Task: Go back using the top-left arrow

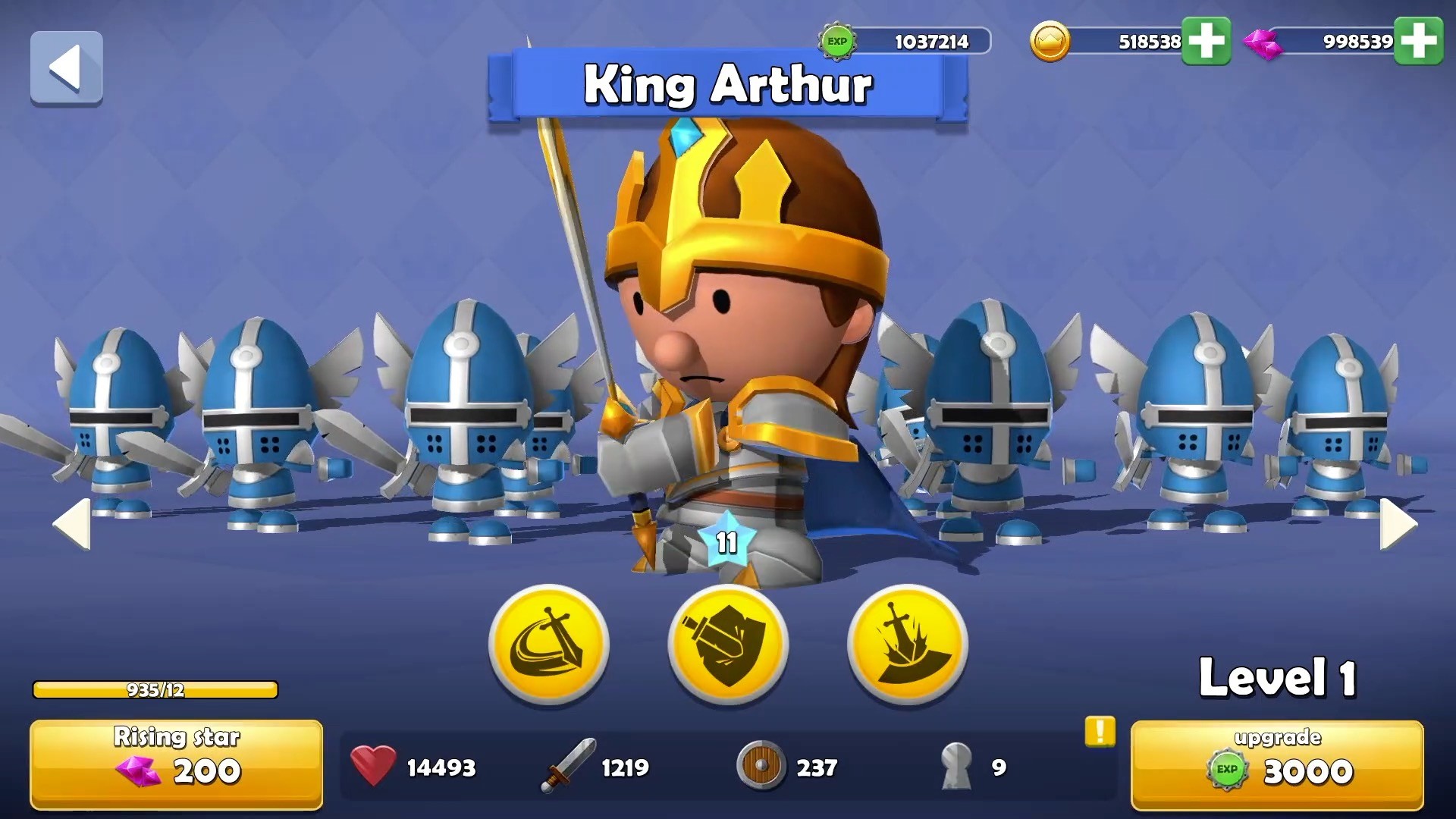Action: (x=66, y=68)
